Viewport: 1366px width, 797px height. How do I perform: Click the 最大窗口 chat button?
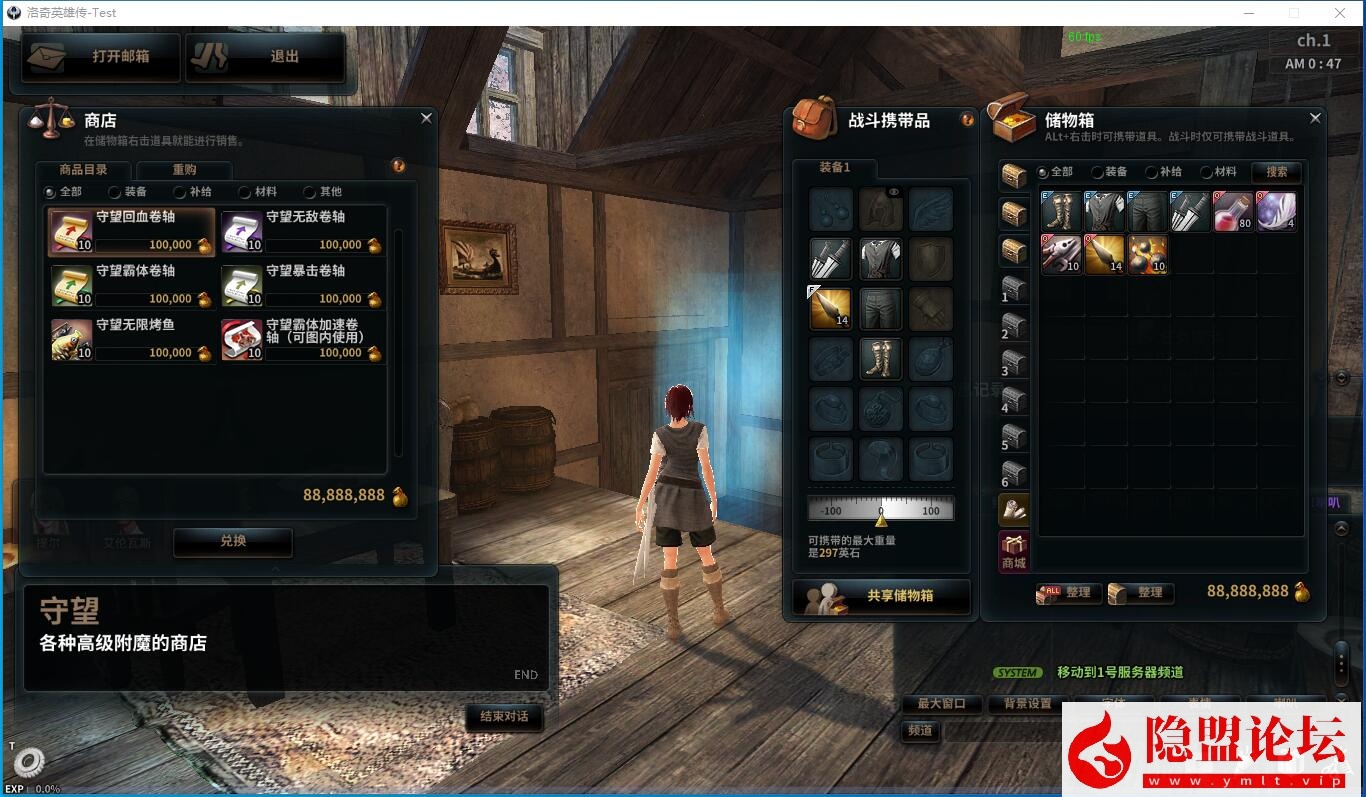coord(941,703)
